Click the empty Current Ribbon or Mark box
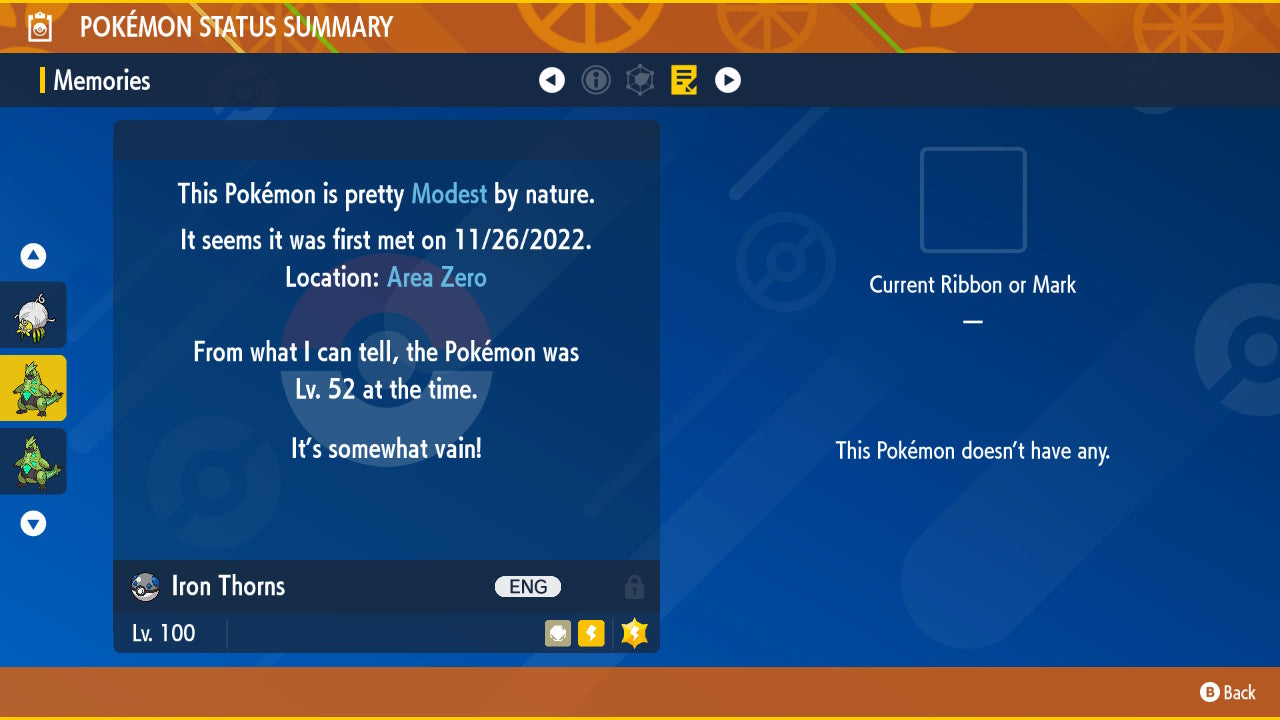 click(972, 200)
